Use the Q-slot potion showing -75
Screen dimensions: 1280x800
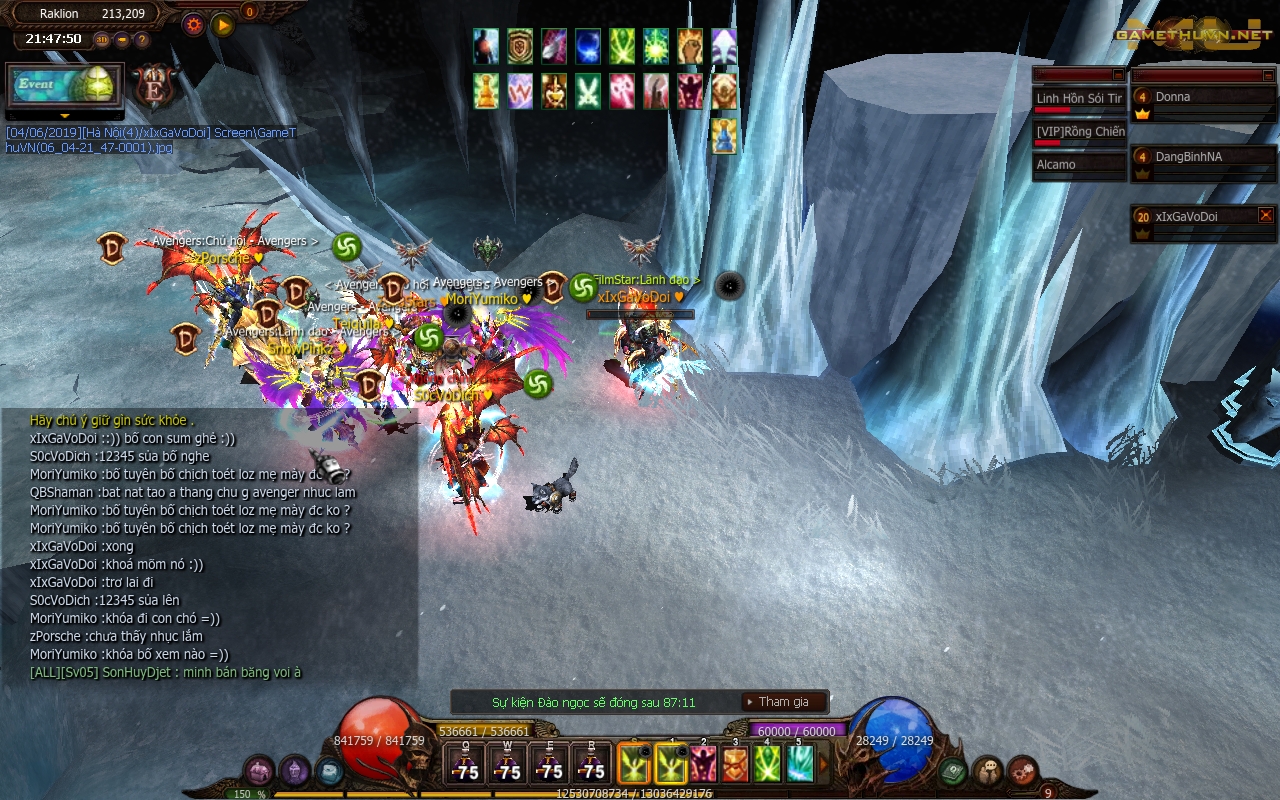465,765
